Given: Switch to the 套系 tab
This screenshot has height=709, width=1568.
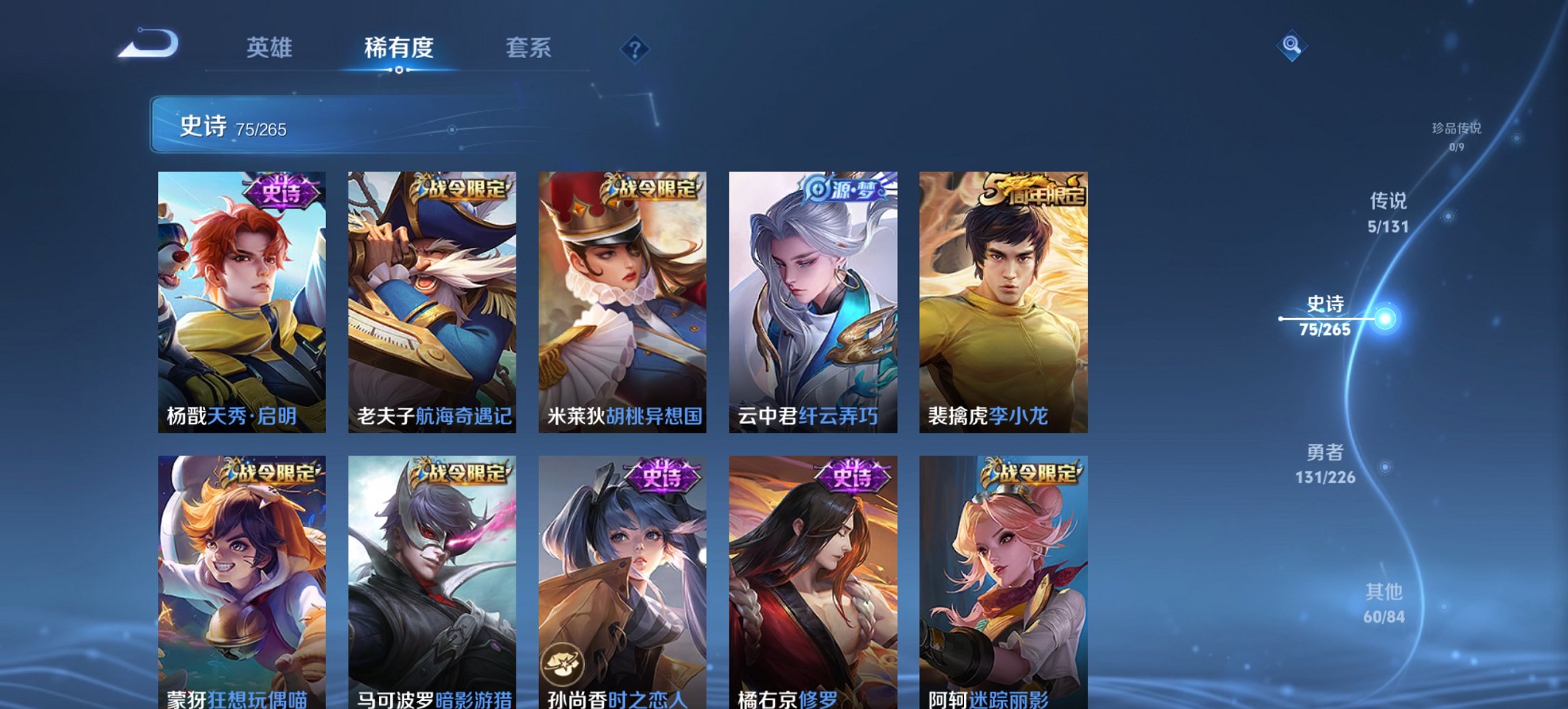Looking at the screenshot, I should (x=528, y=48).
